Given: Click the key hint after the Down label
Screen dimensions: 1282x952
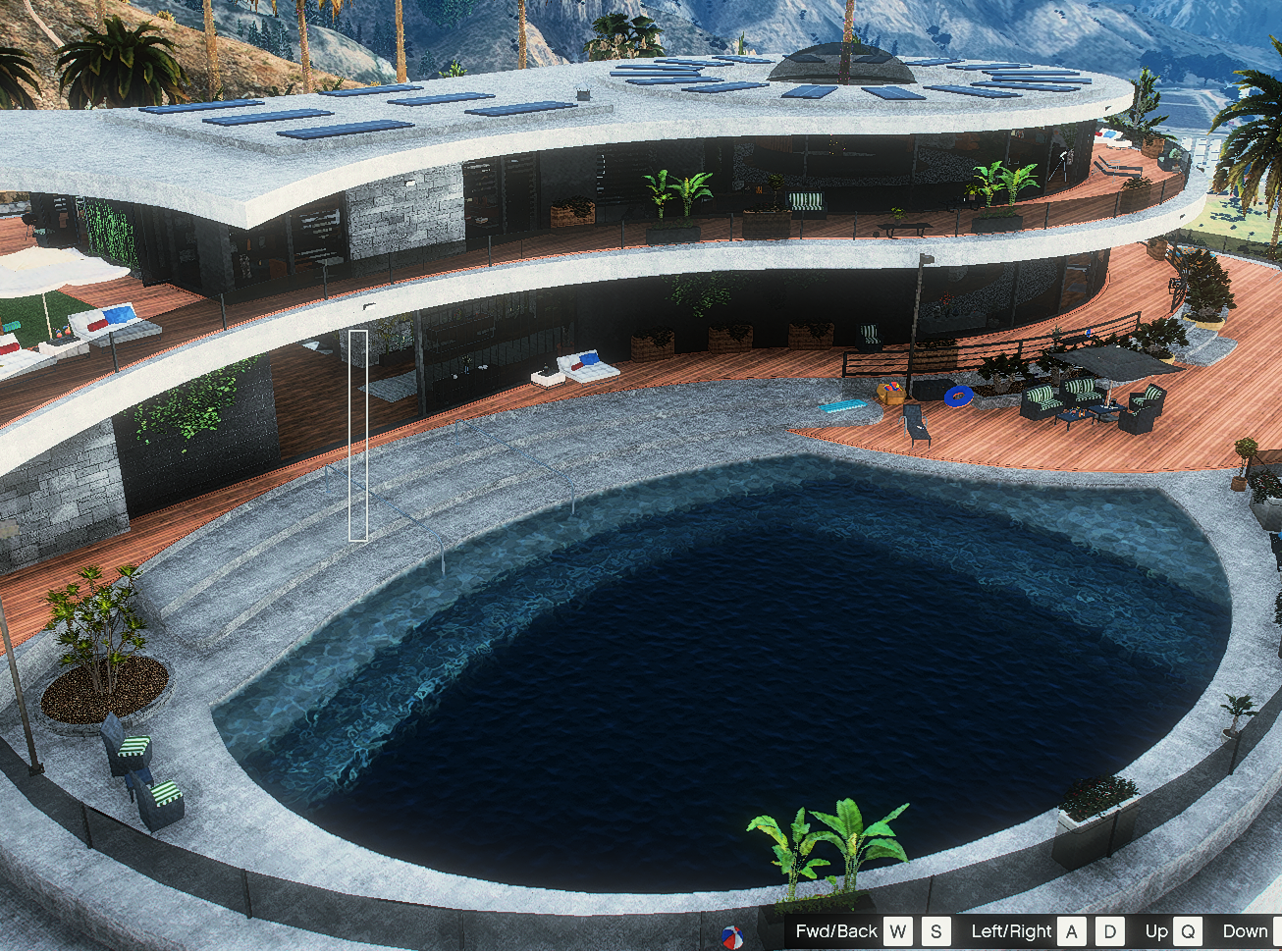Looking at the screenshot, I should pos(1276,930).
